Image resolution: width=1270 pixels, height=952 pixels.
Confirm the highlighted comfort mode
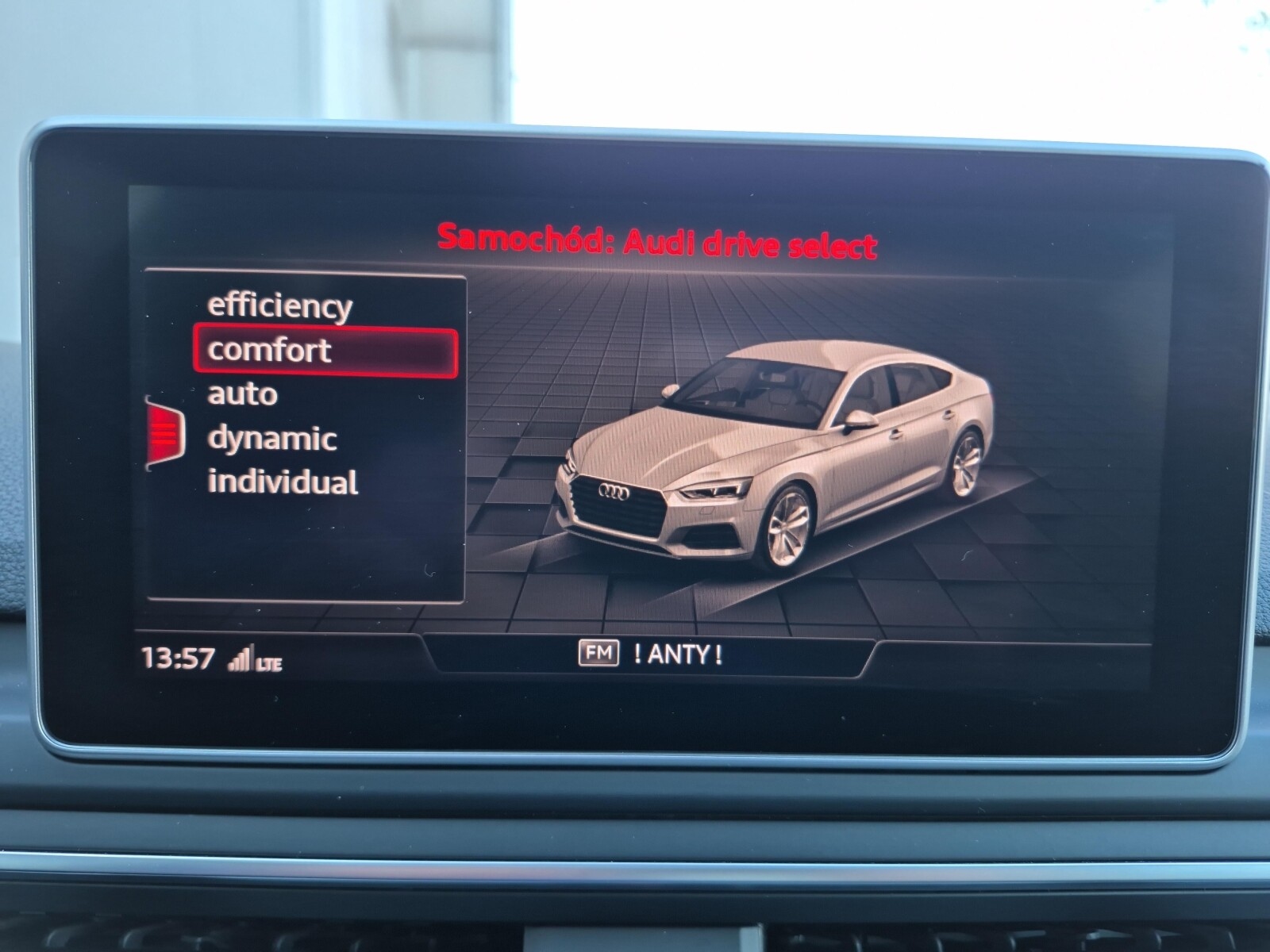pos(267,351)
